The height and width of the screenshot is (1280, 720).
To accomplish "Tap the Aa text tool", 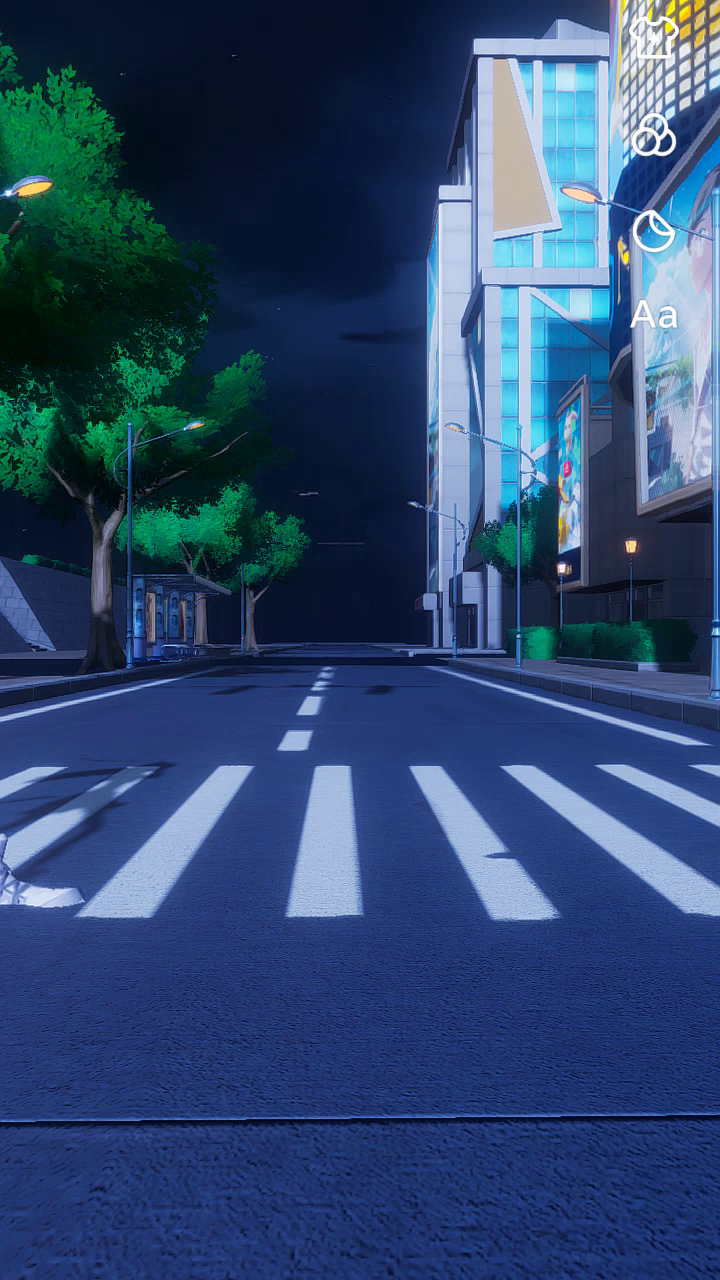I will (x=654, y=315).
